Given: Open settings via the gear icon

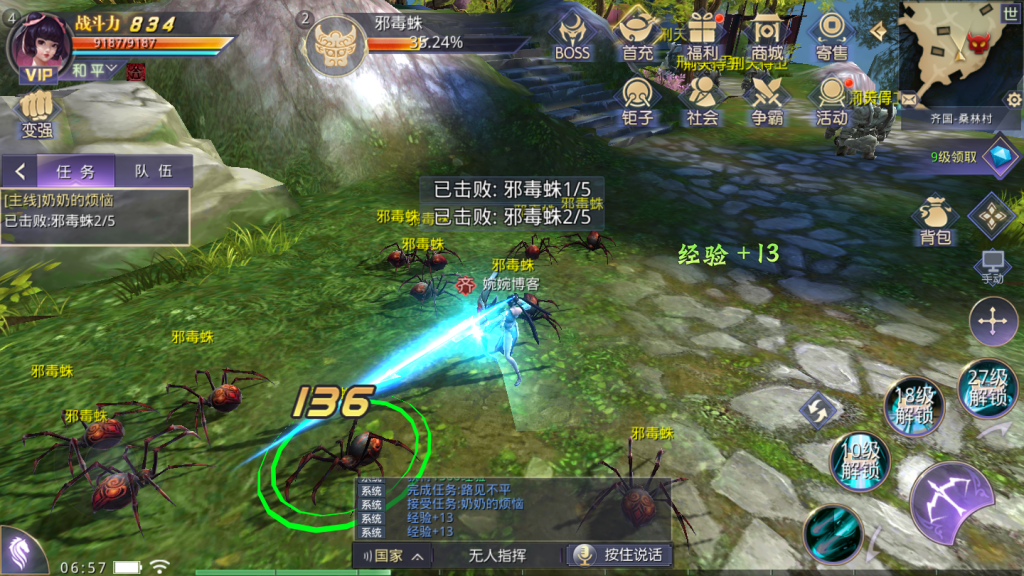Looking at the screenshot, I should tap(1013, 99).
